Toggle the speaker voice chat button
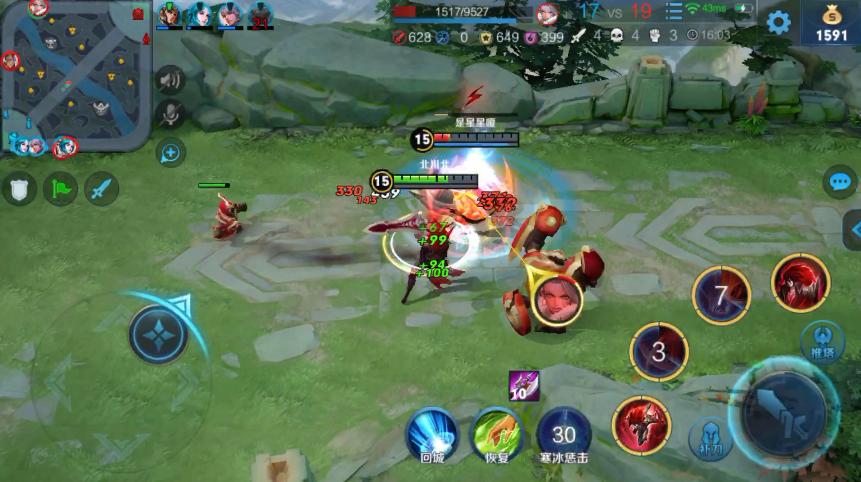Screen dimensions: 861x482 point(170,80)
